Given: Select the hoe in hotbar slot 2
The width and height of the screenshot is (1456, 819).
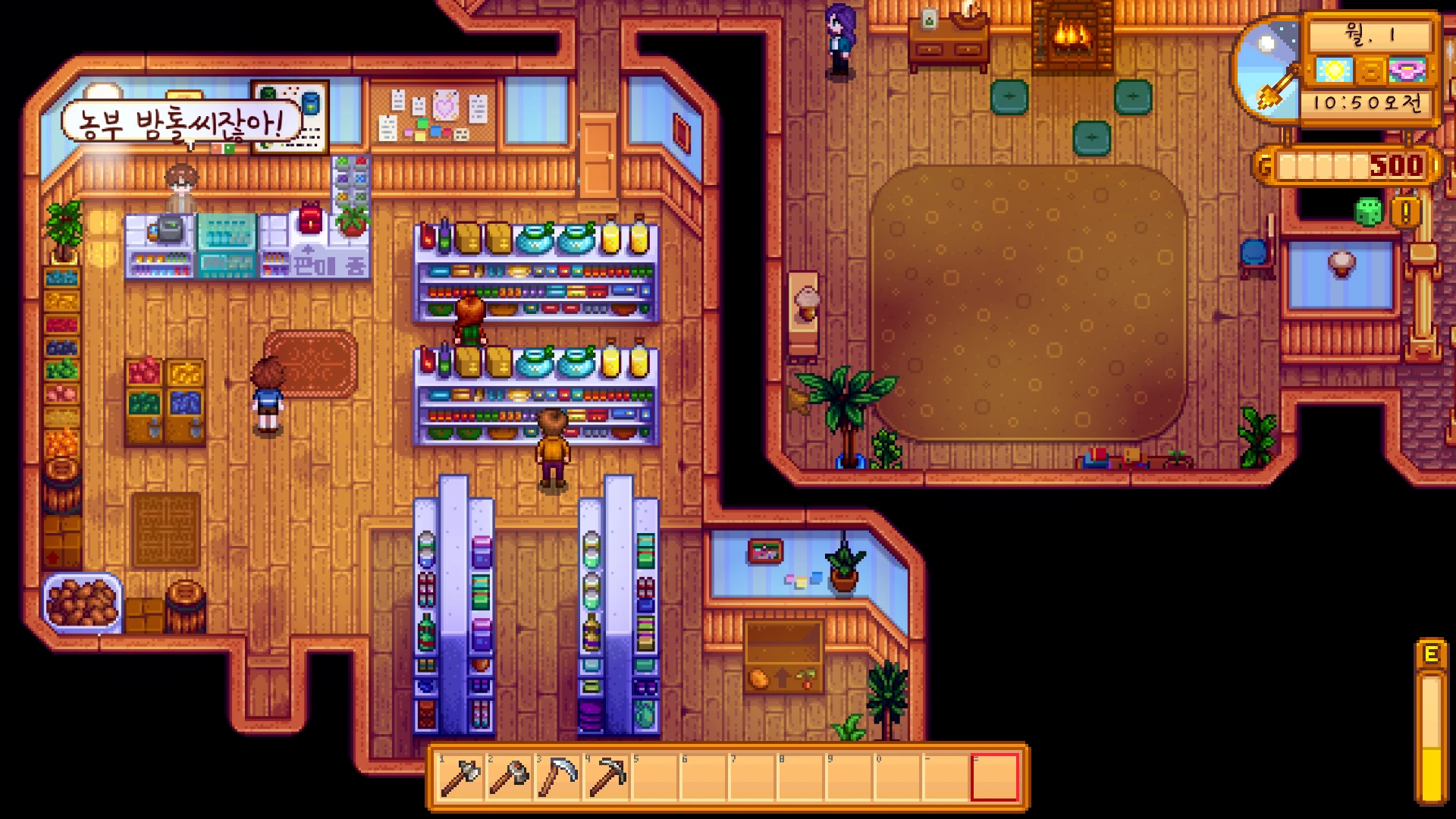Looking at the screenshot, I should 509,777.
